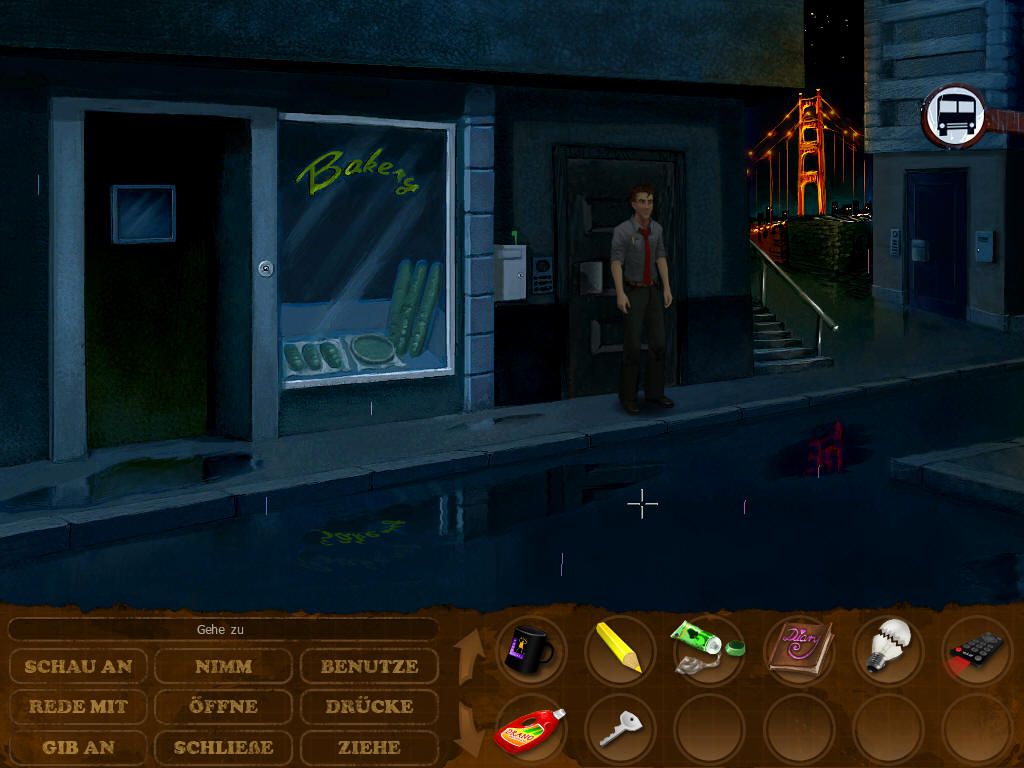Select the squeezed green tube item
This screenshot has height=768, width=1024.
click(707, 650)
